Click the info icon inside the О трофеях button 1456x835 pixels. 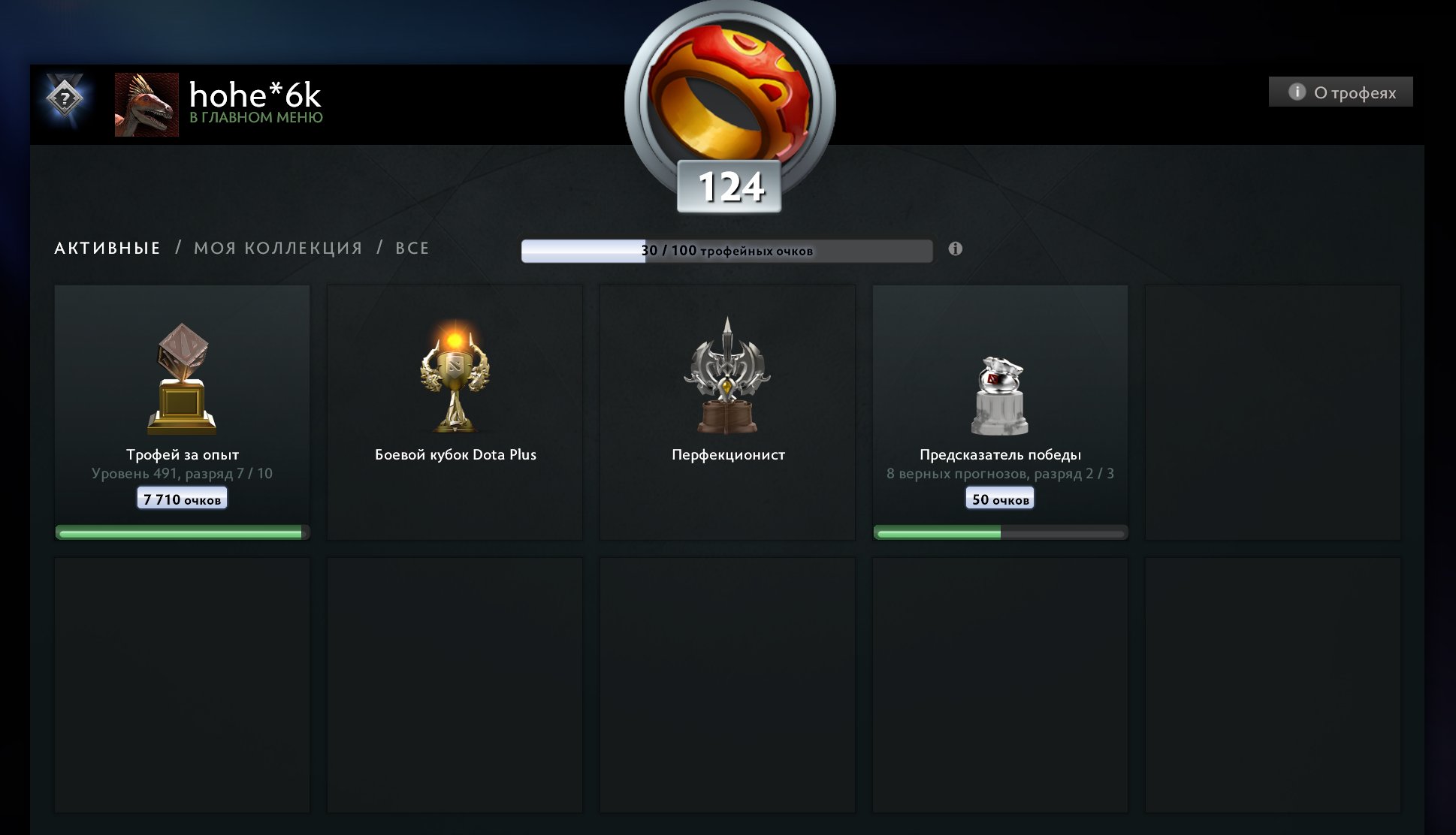pos(1295,92)
